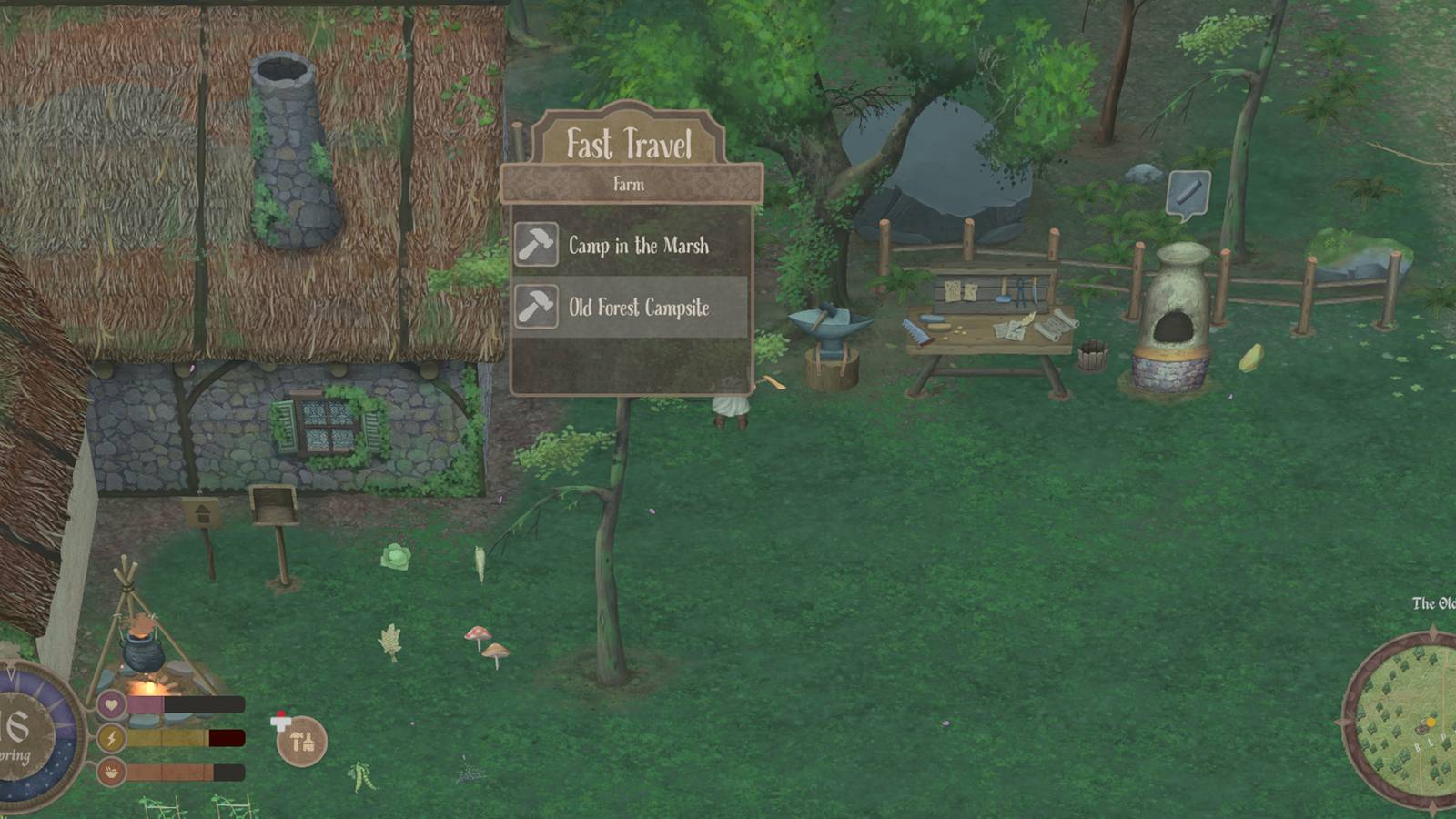Click the lightning bolt energy icon
1456x819 pixels.
(111, 739)
